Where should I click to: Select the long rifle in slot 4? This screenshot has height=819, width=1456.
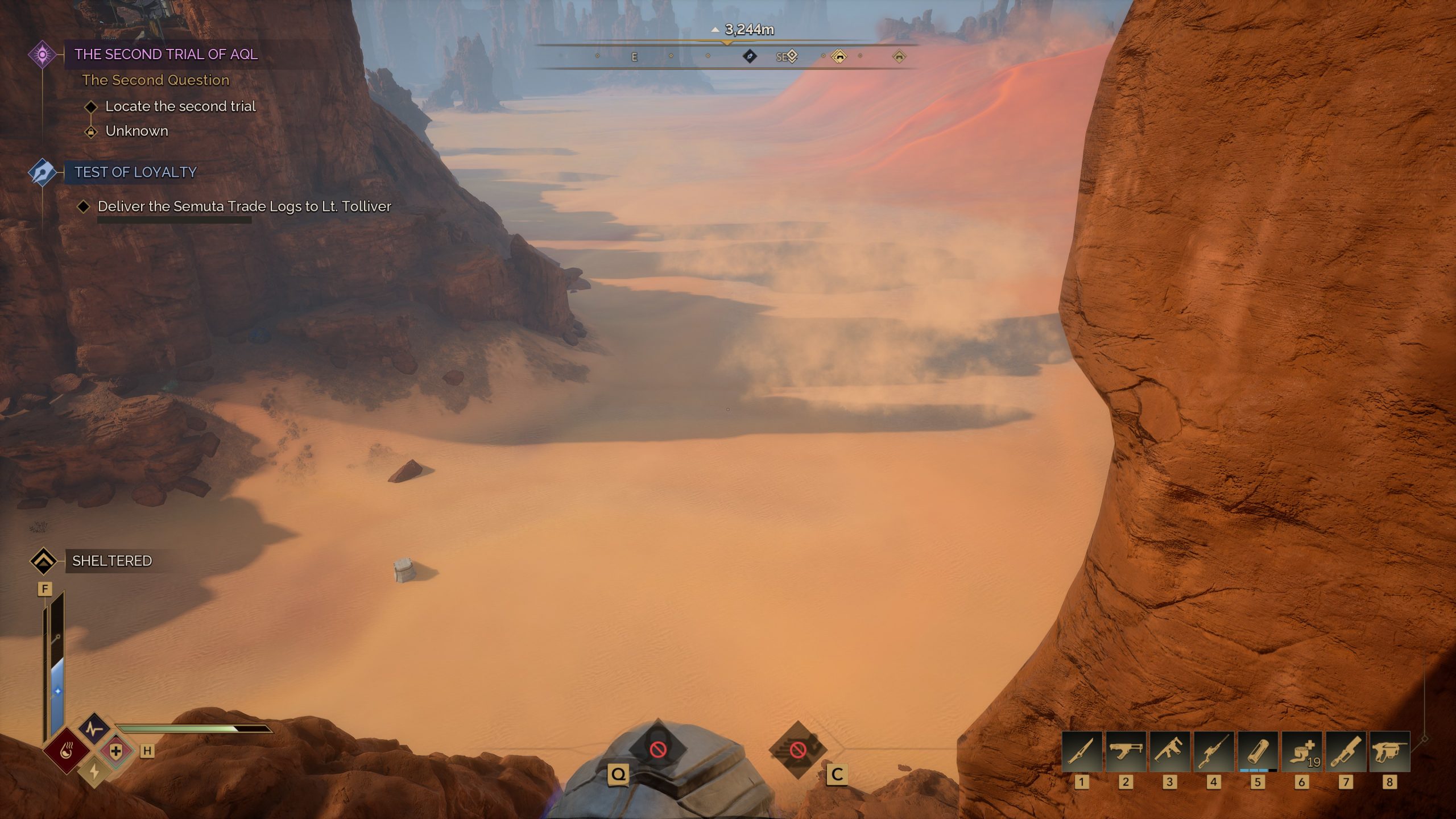[x=1213, y=752]
